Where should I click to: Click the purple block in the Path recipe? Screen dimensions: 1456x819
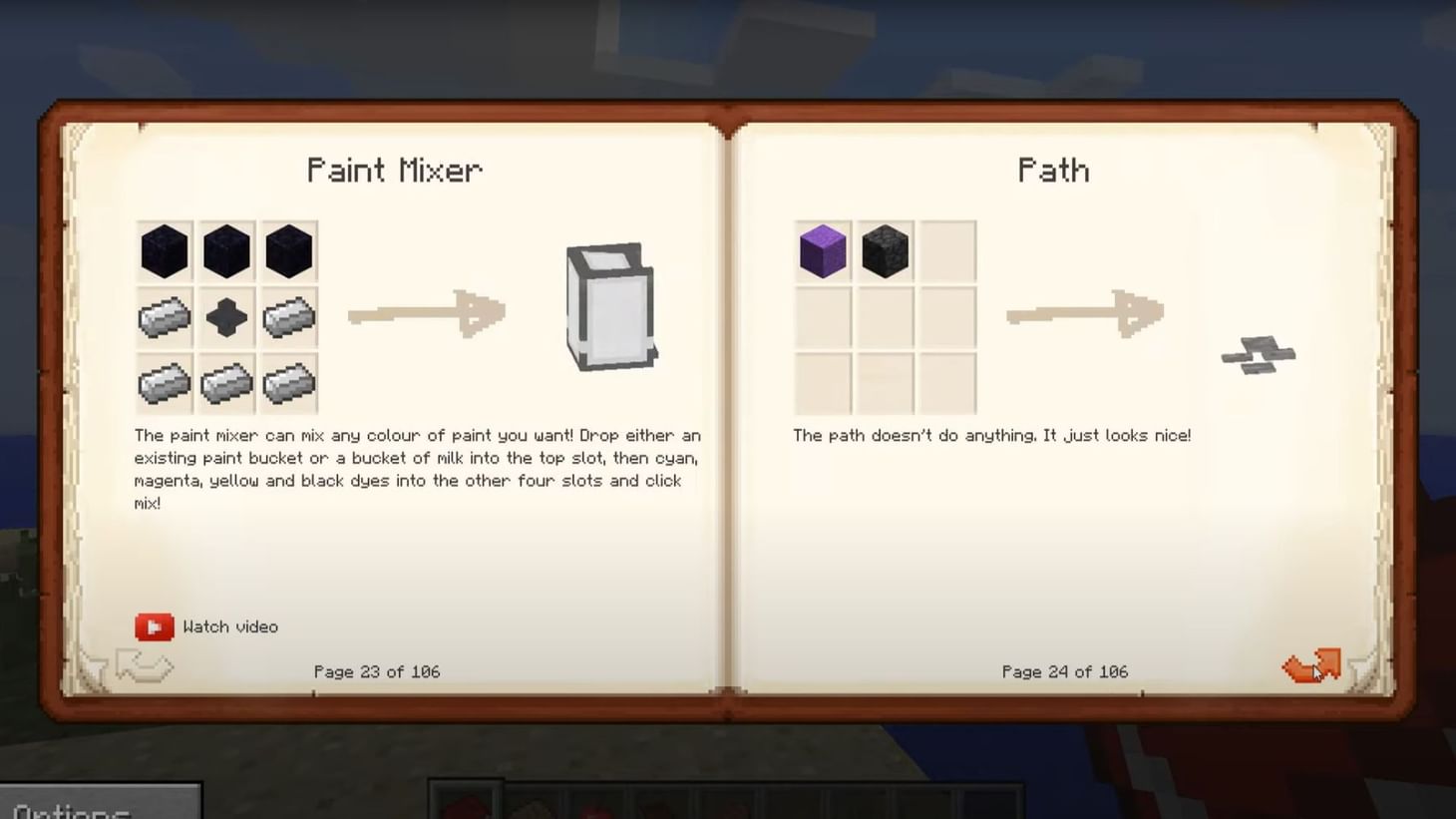point(822,250)
